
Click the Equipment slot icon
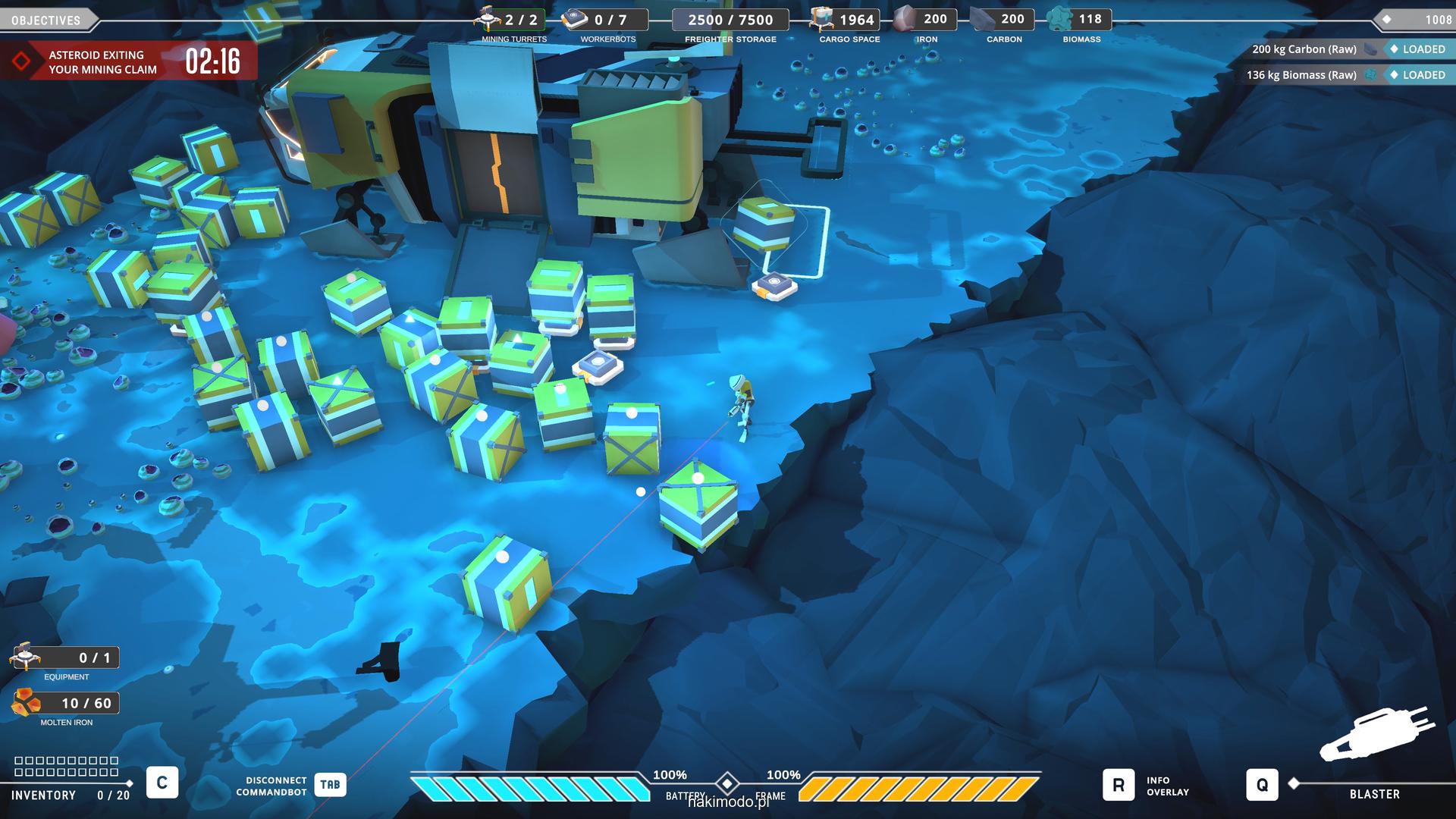pyautogui.click(x=25, y=657)
